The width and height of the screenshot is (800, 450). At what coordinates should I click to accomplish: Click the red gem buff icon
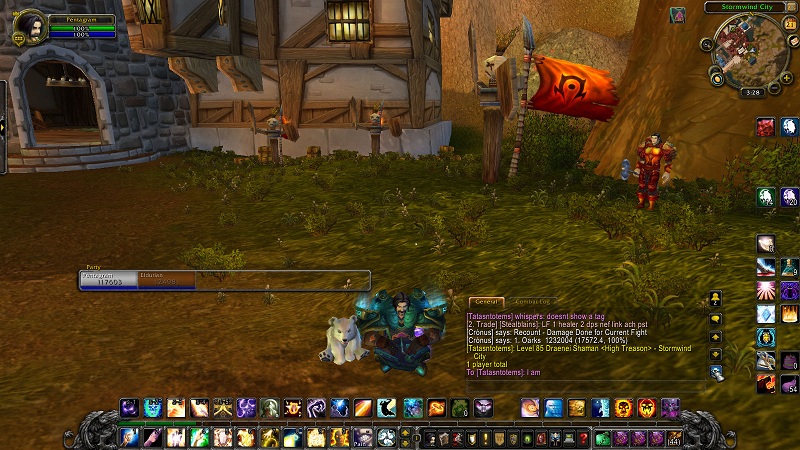coord(765,127)
